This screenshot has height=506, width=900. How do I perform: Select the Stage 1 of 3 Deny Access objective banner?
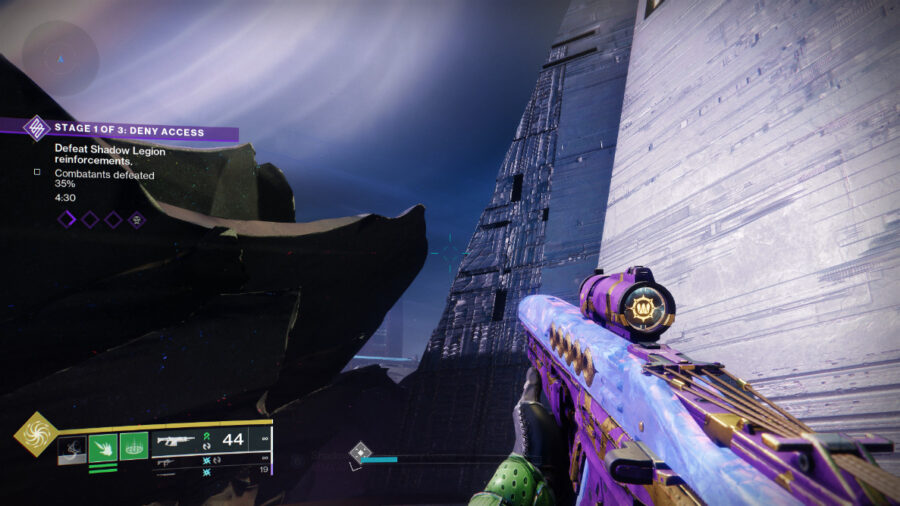point(130,131)
